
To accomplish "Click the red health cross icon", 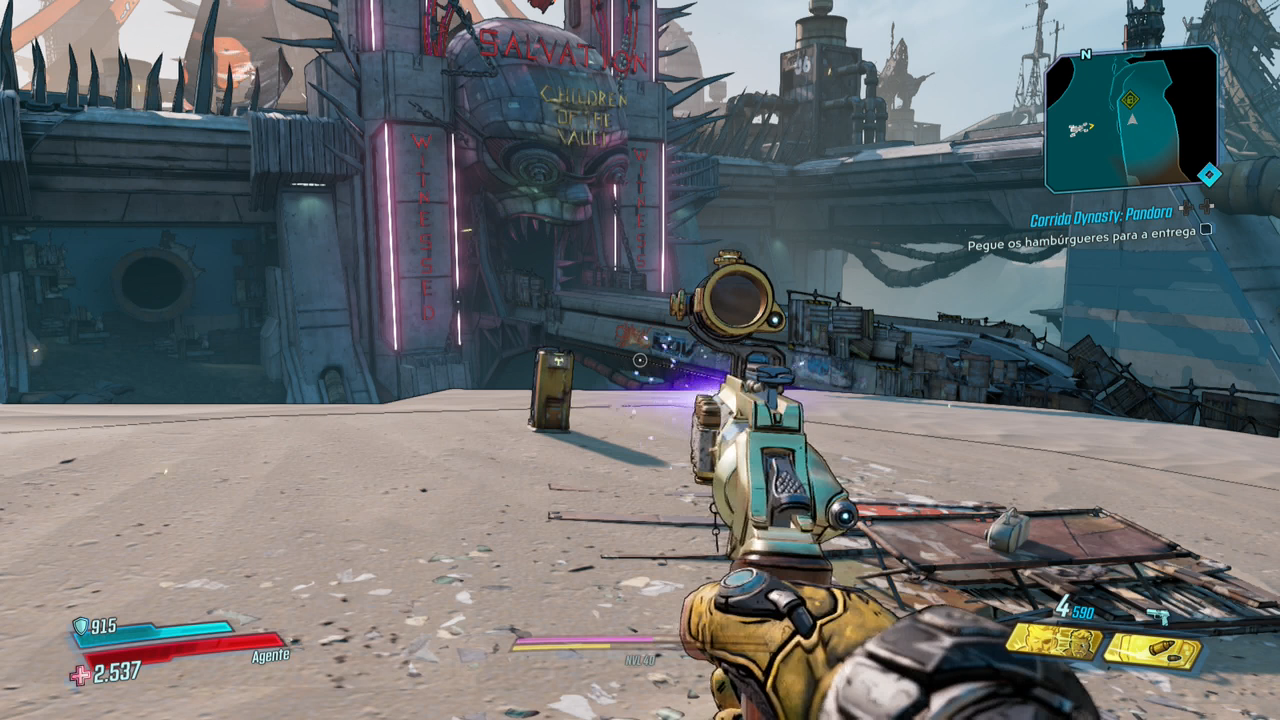I will click(80, 675).
